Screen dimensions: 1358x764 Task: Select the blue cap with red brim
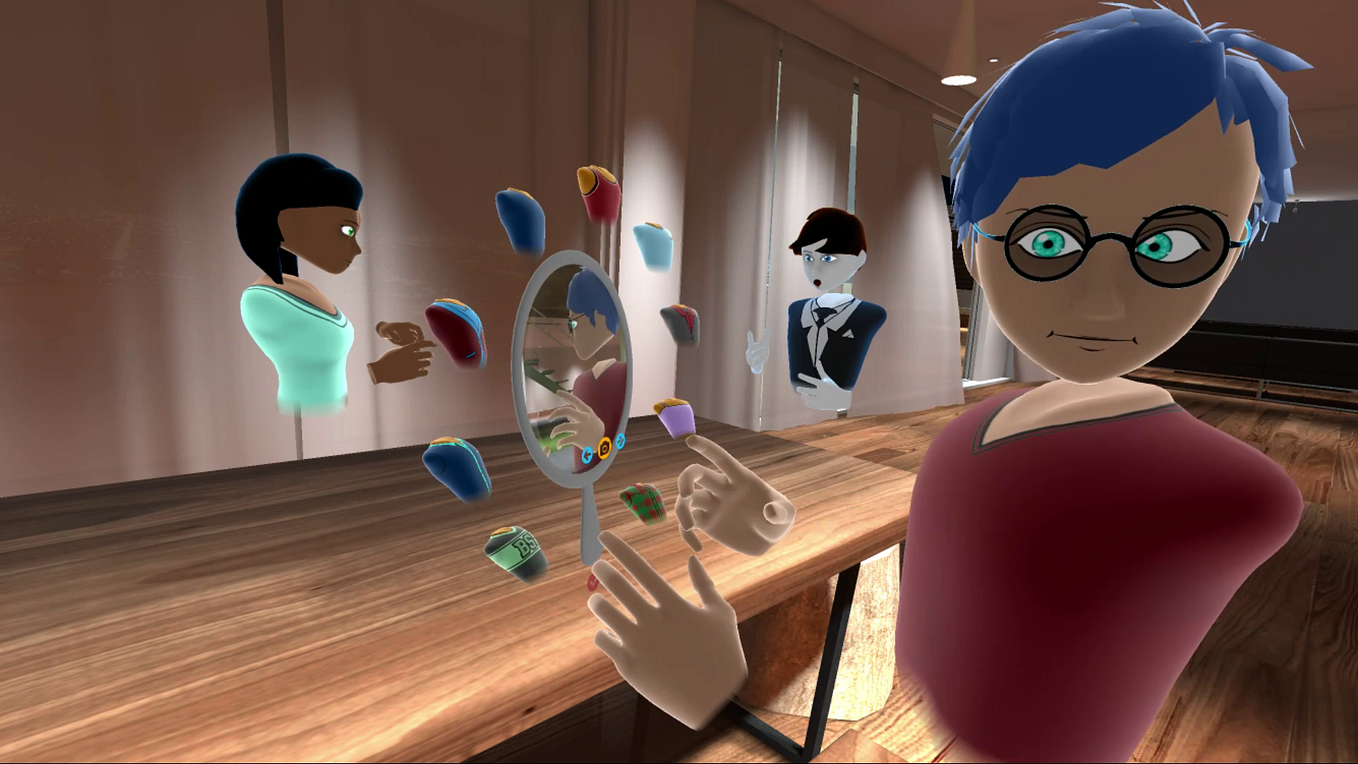click(x=457, y=326)
